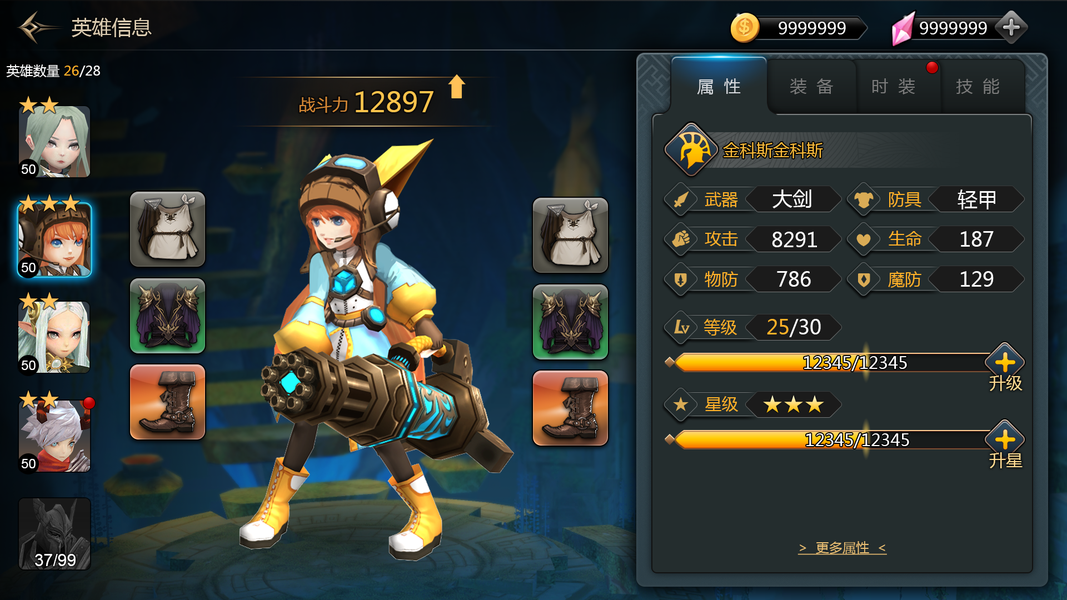Select the green-haired hero portrait
1067x600 pixels.
pos(55,142)
